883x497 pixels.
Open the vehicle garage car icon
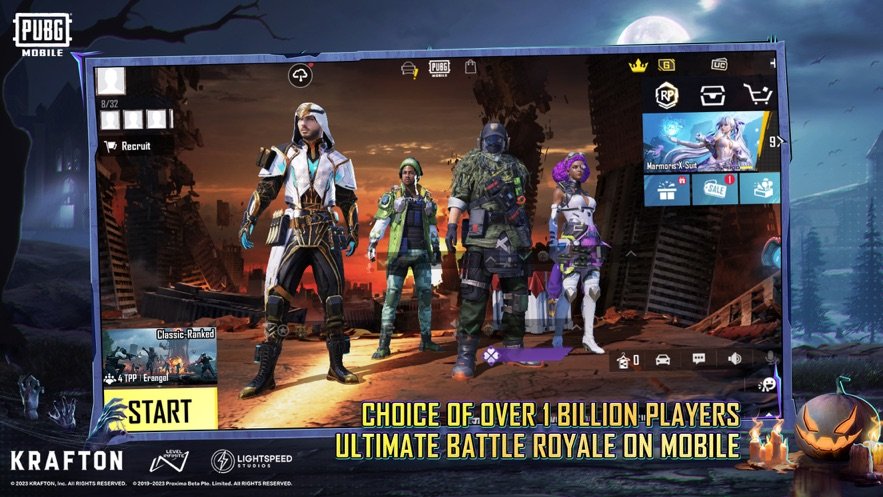(x=662, y=358)
